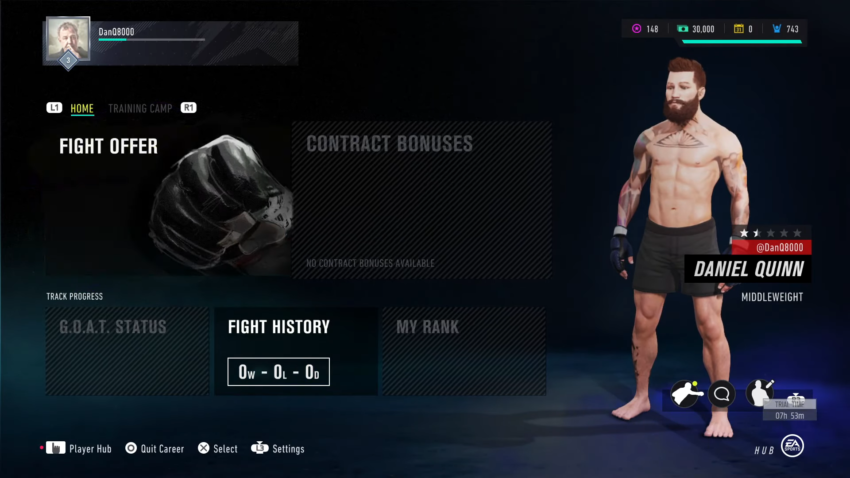This screenshot has height=478, width=850.
Task: Choose Quit Career at the bottom
Action: click(x=154, y=449)
